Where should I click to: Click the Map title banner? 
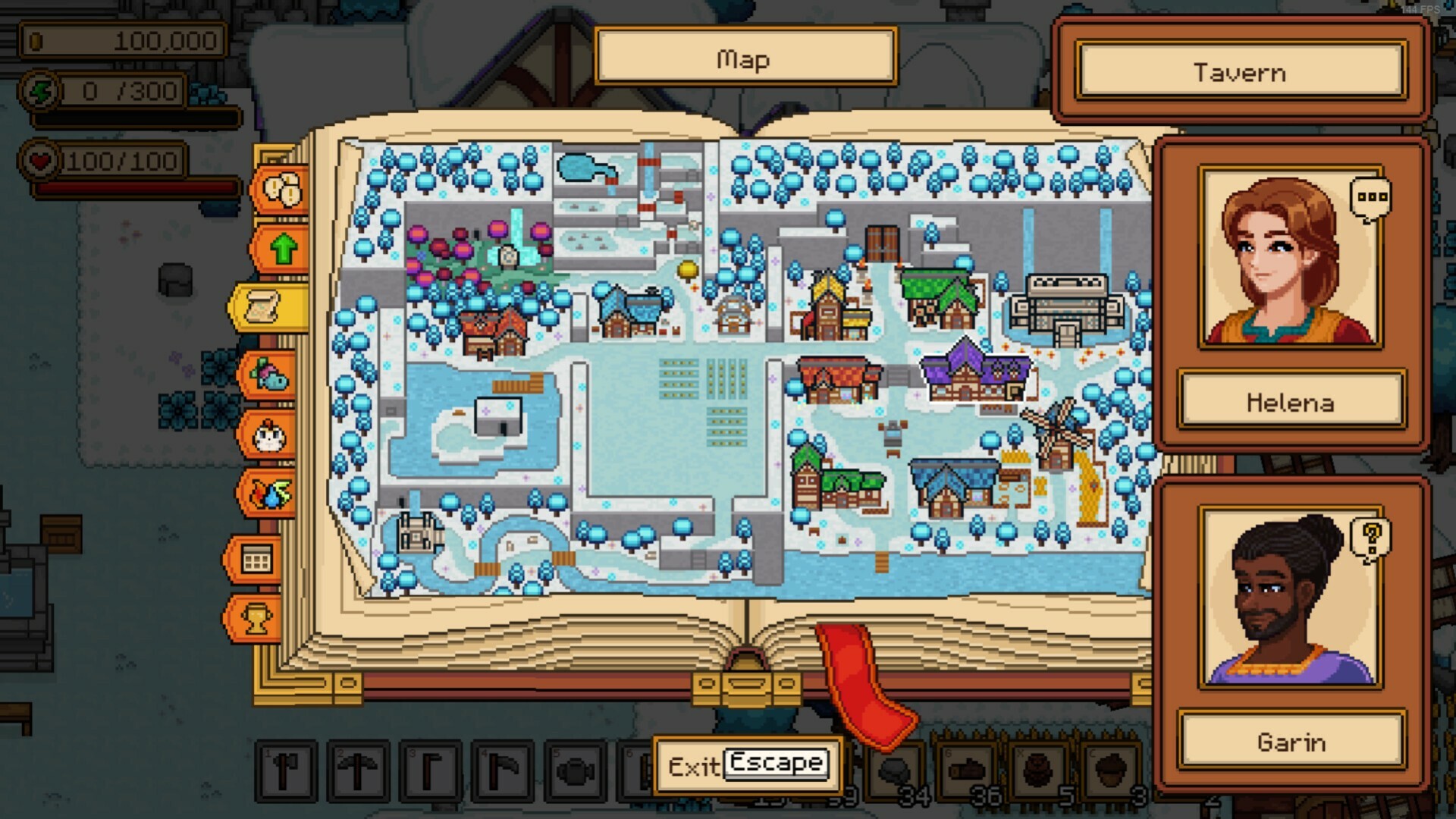point(744,58)
